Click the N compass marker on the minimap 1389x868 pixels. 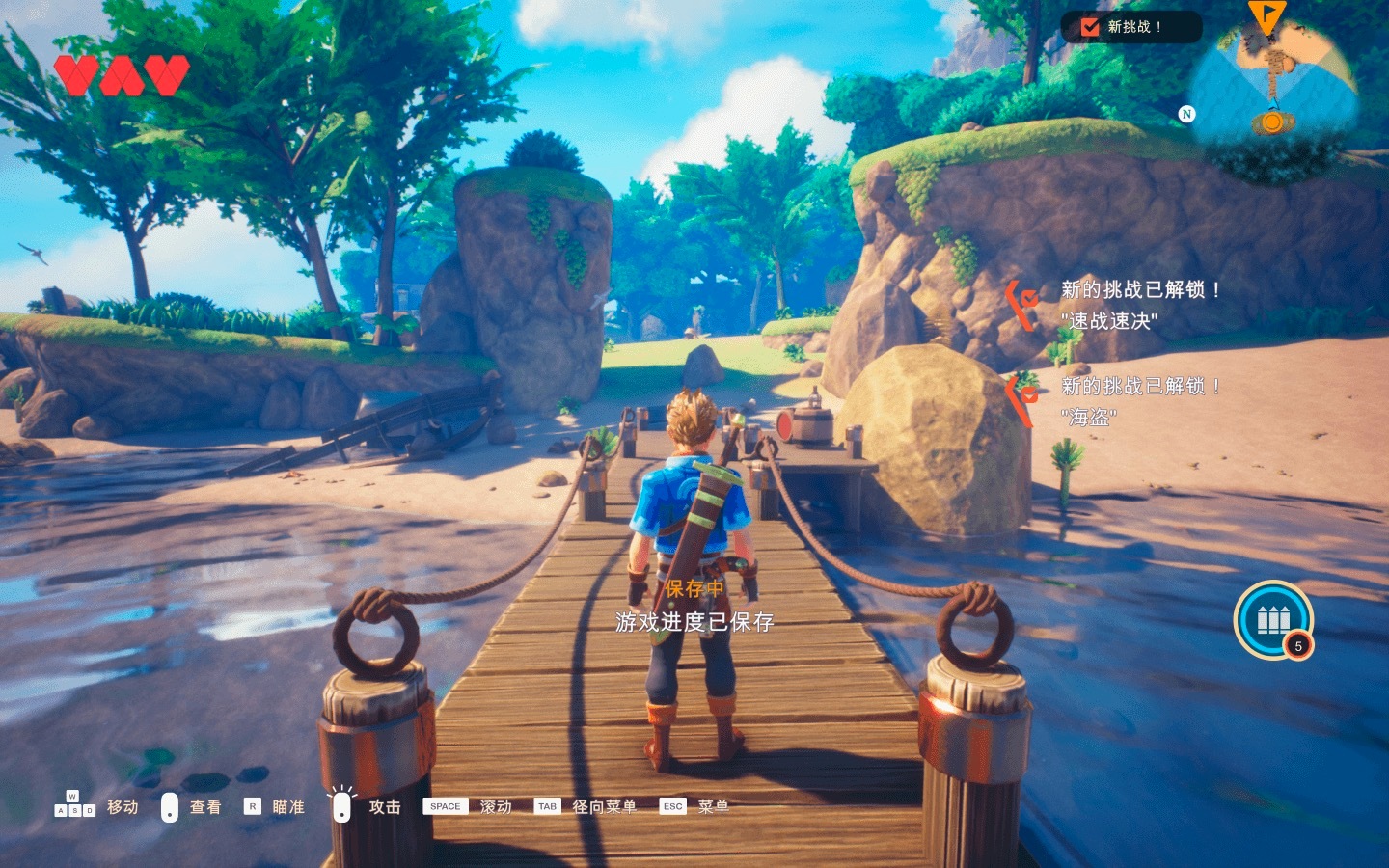(1186, 114)
